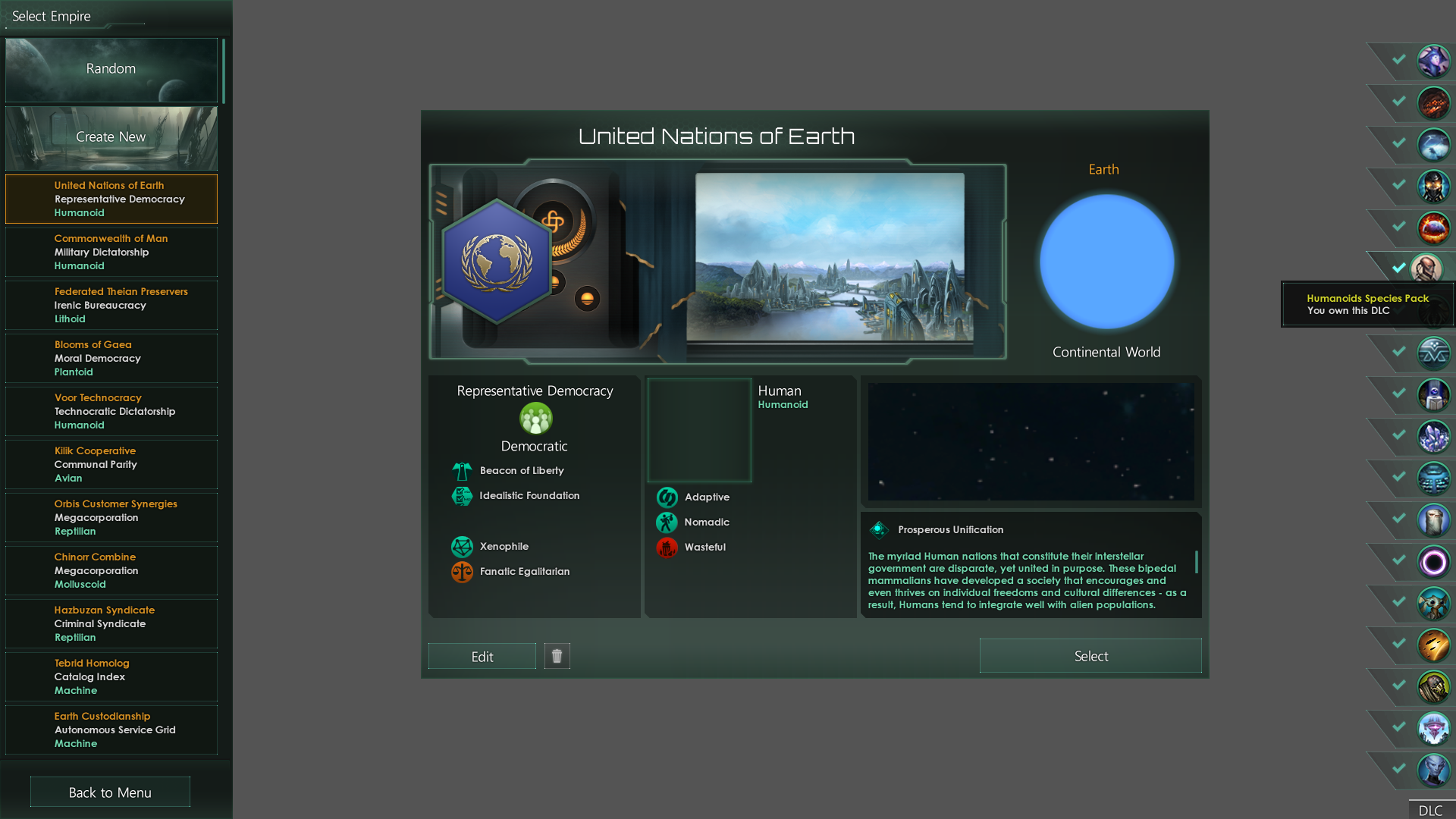Toggle the Humanoids Species Pack checkmark

[x=1398, y=267]
